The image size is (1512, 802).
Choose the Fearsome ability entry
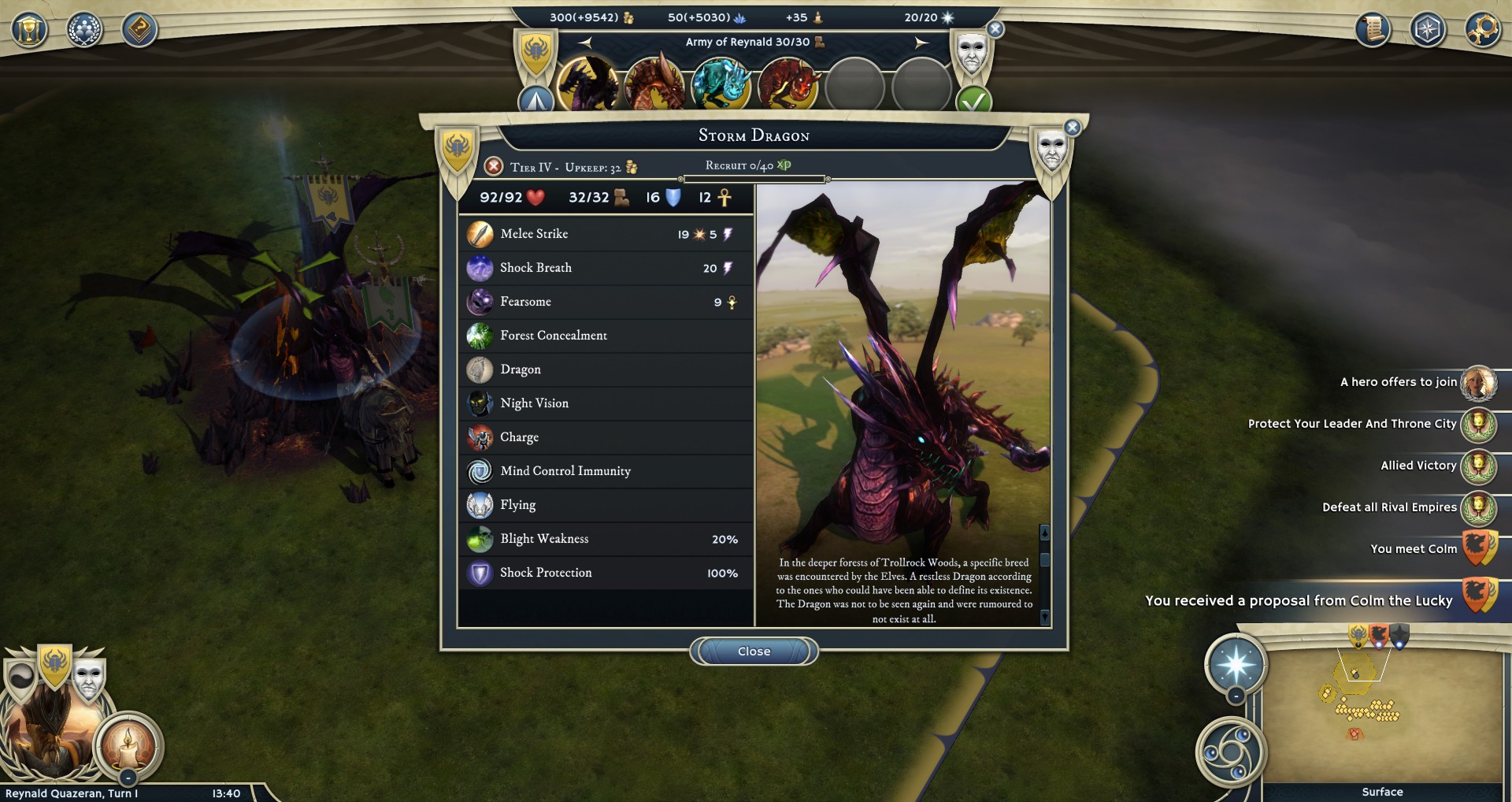(605, 302)
